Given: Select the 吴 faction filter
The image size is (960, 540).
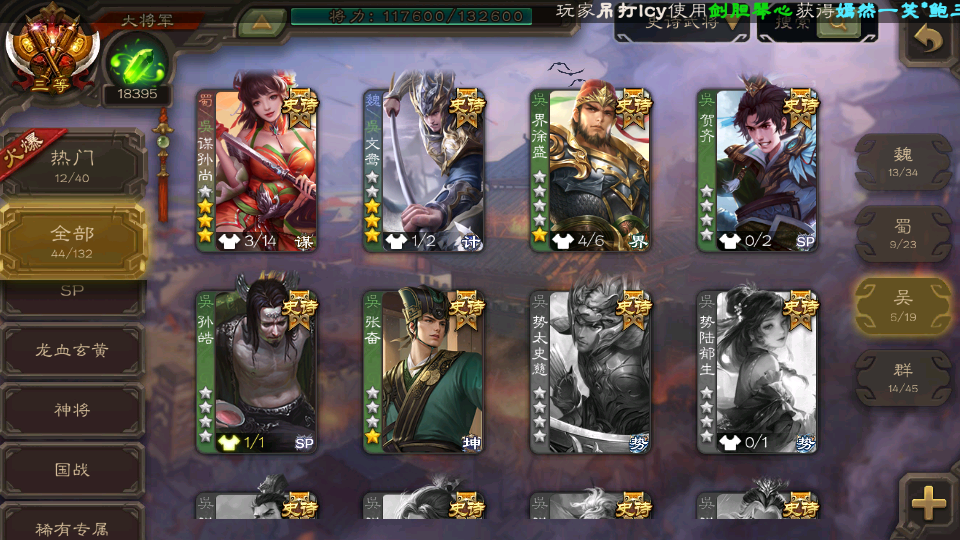Looking at the screenshot, I should (x=903, y=304).
